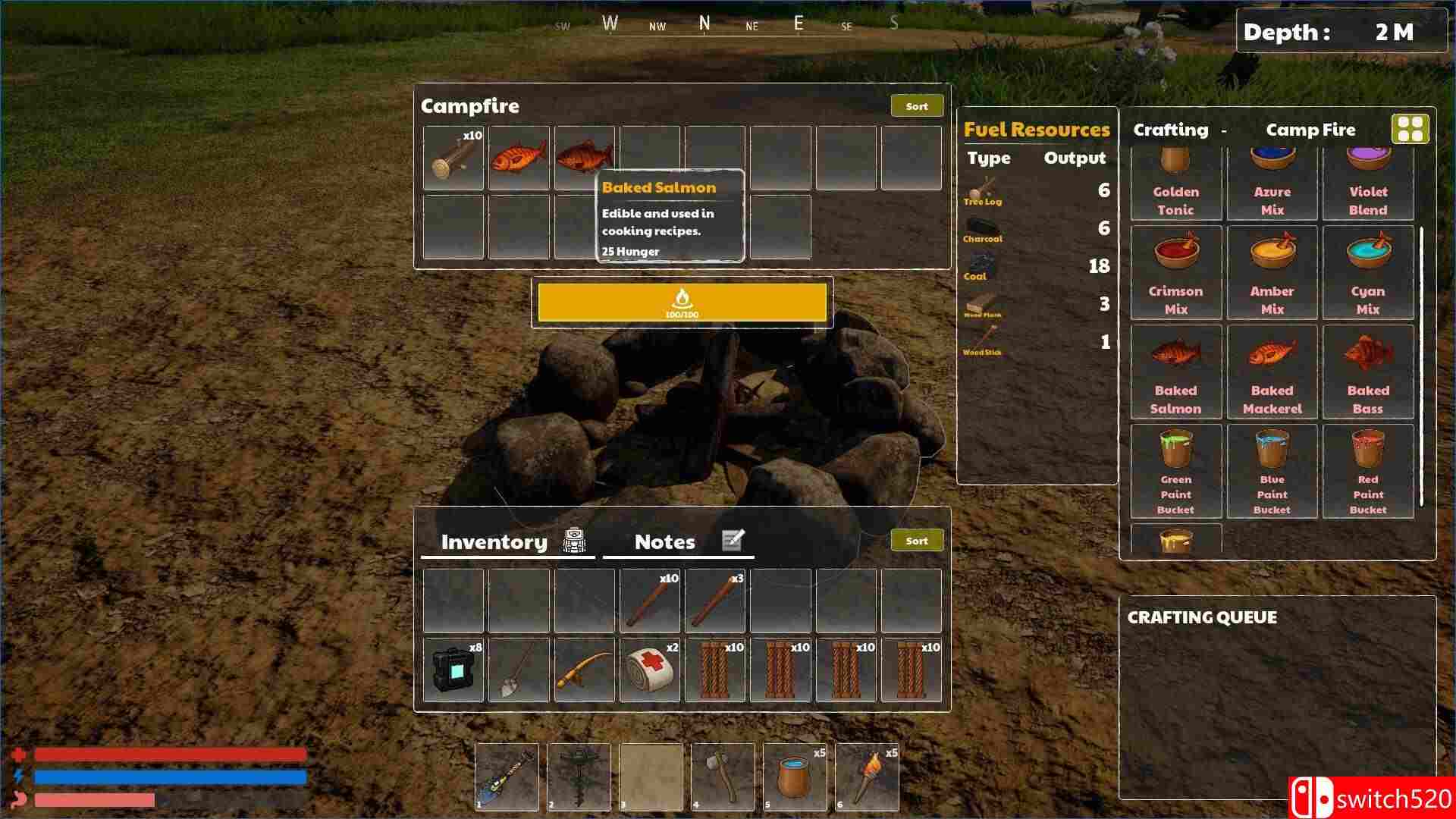Select the fishing rod in the inventory
The height and width of the screenshot is (819, 1456).
(583, 670)
